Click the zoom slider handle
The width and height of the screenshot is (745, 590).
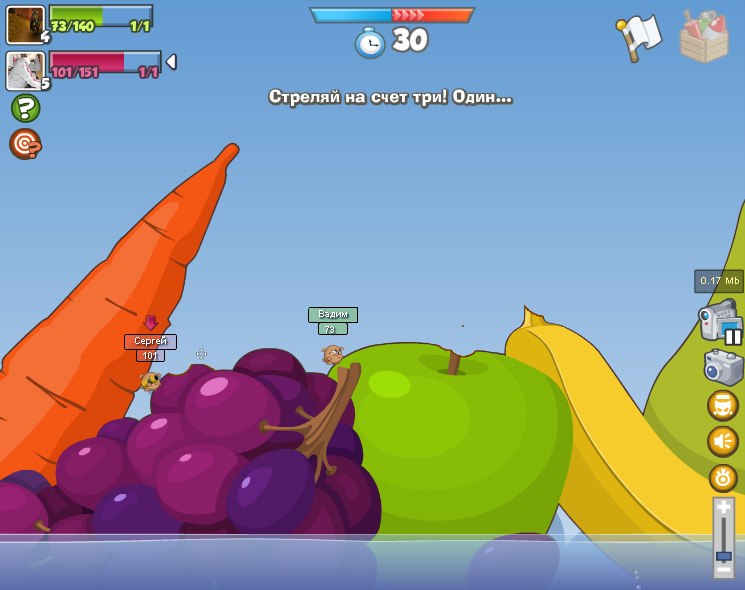[x=724, y=556]
